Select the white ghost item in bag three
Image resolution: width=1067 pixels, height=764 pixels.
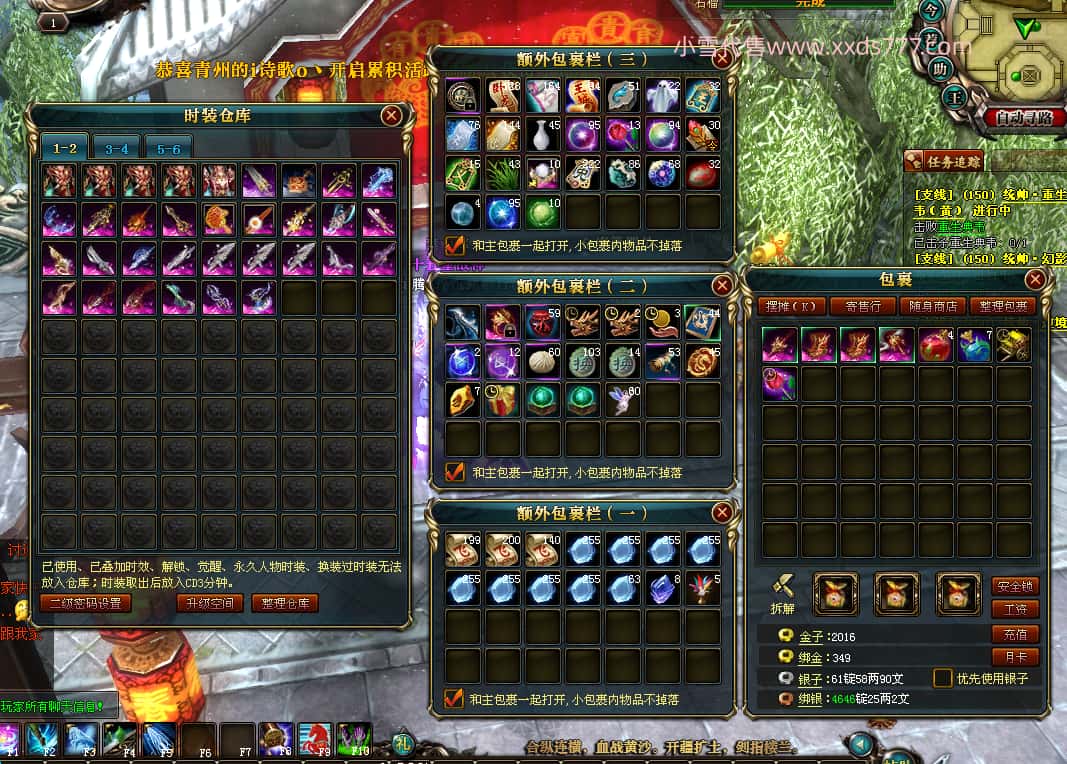[x=662, y=95]
